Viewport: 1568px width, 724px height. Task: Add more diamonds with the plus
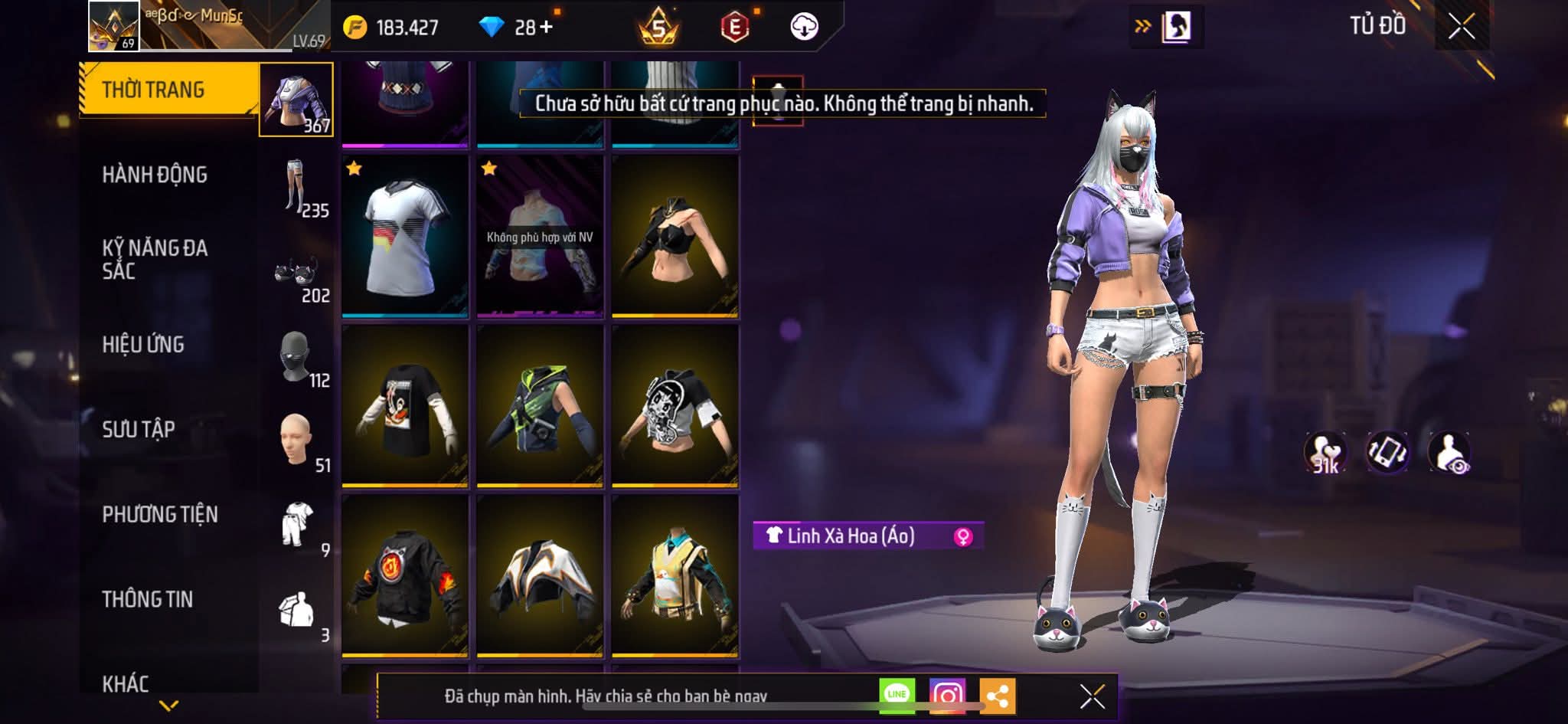click(x=546, y=28)
